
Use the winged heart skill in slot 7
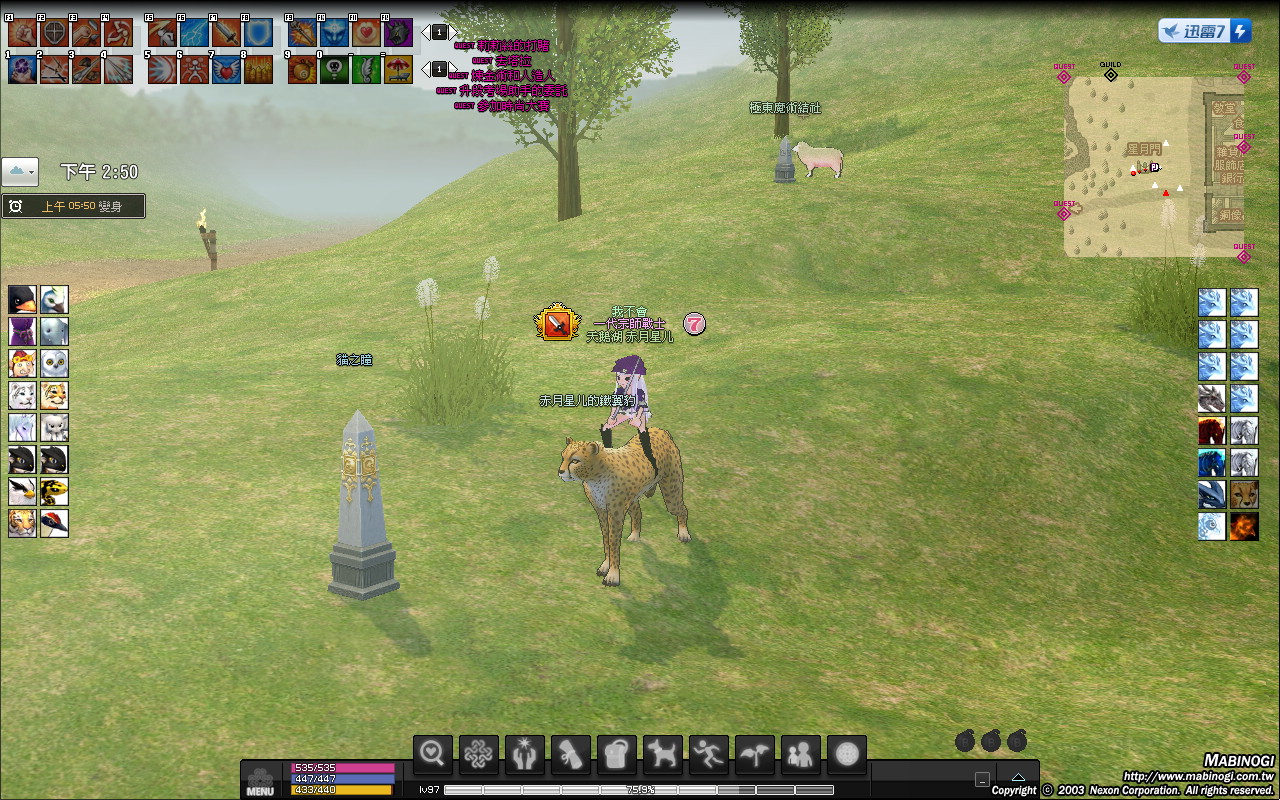coord(226,69)
